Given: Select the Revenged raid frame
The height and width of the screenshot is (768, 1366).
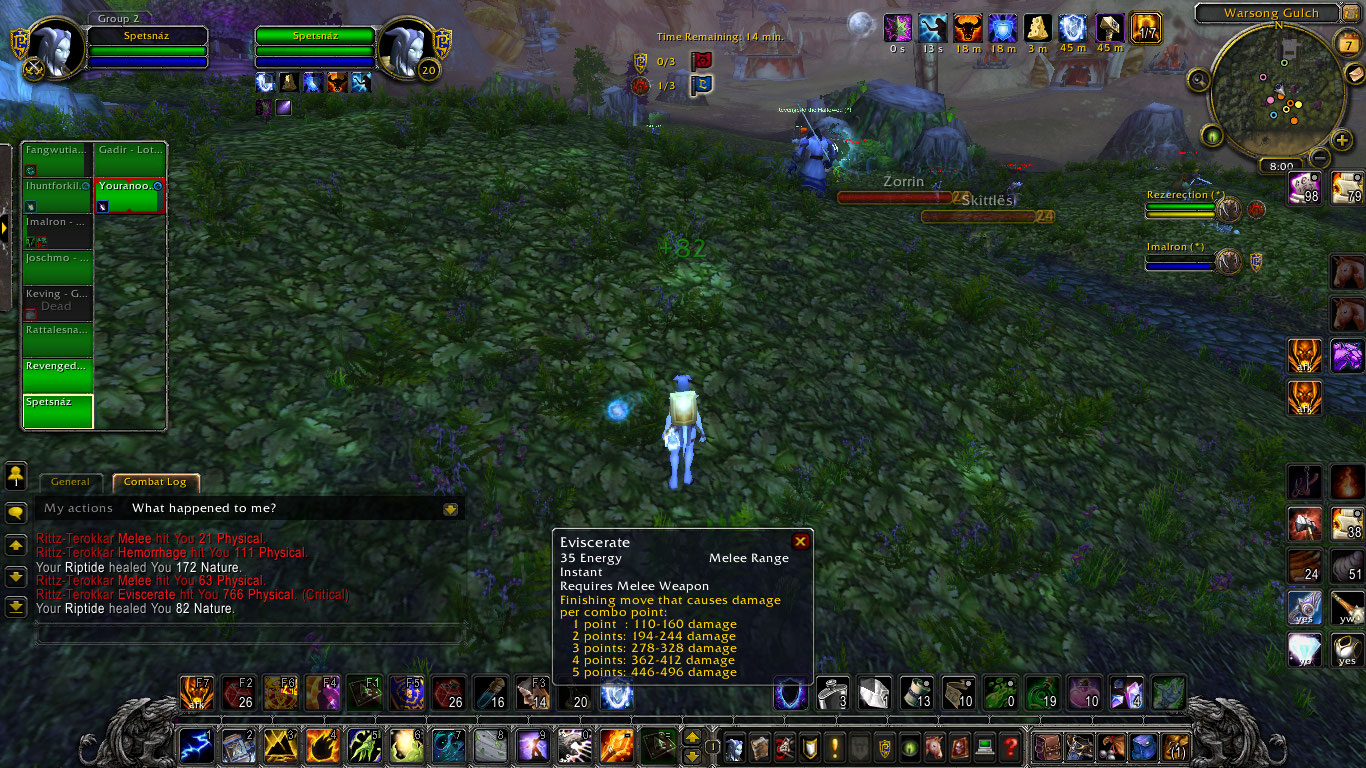Looking at the screenshot, I should click(58, 376).
